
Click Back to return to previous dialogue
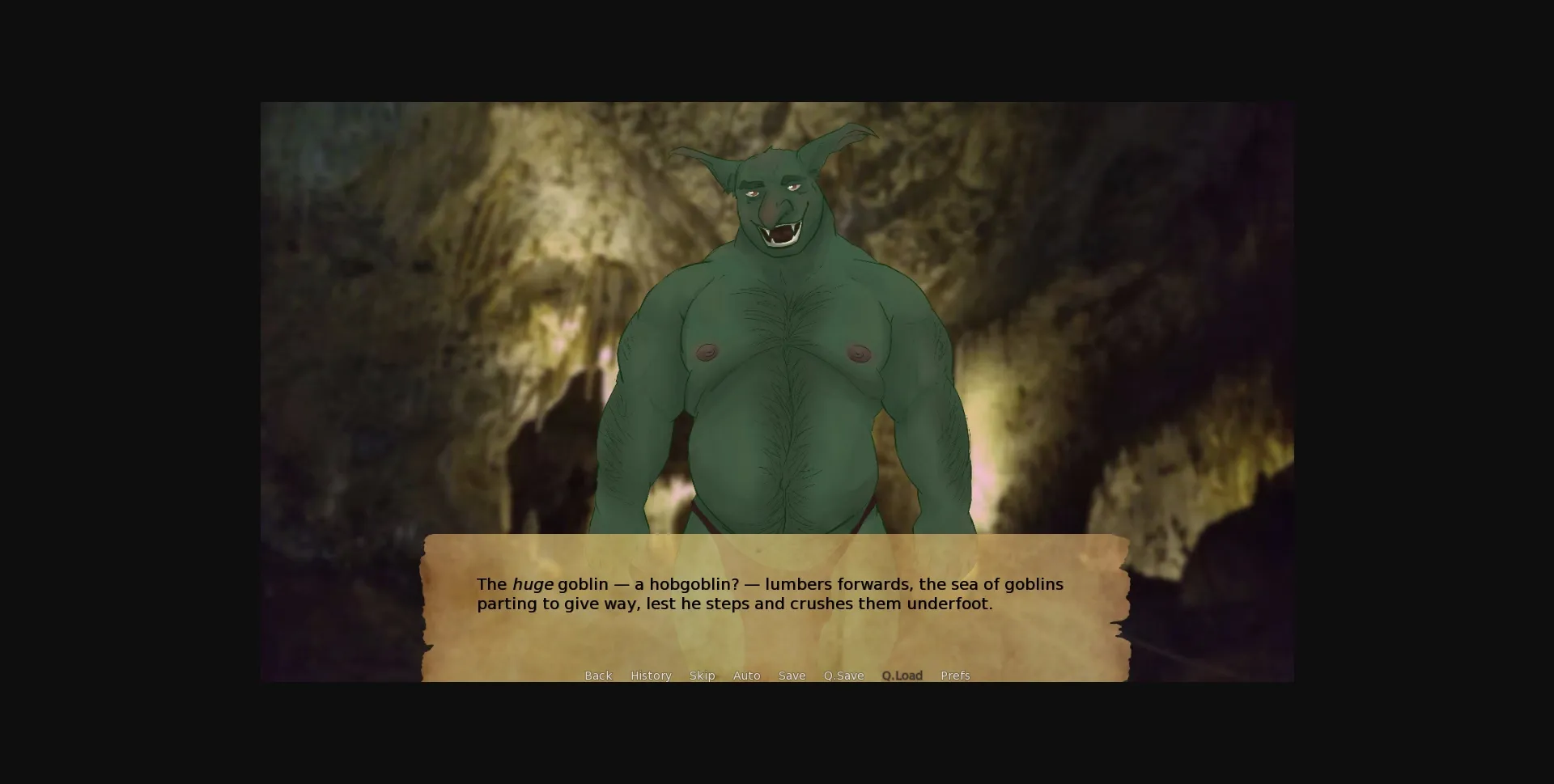coord(598,675)
